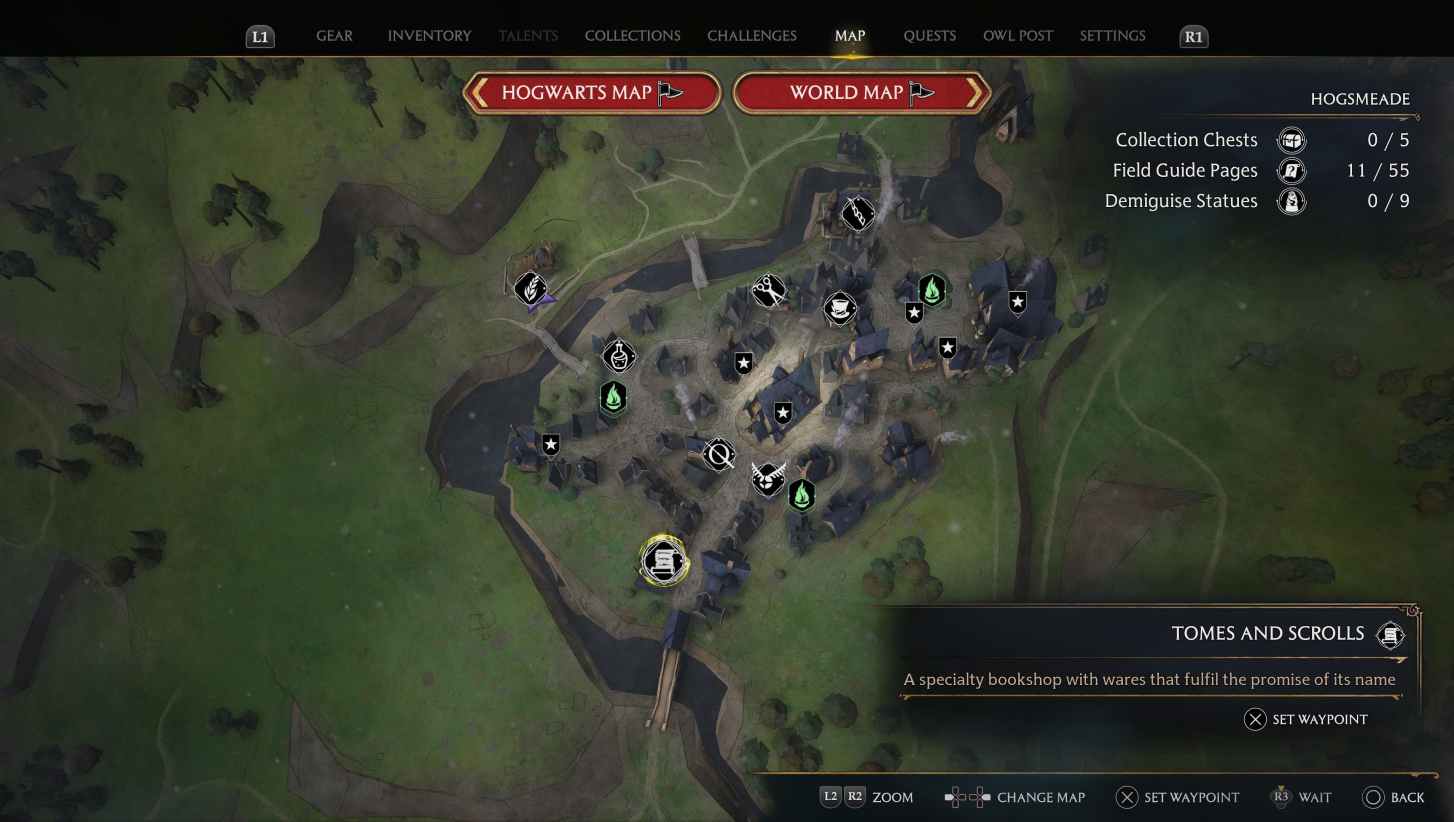Open the QUESTS tab
Image resolution: width=1454 pixels, height=822 pixels.
[x=929, y=35]
